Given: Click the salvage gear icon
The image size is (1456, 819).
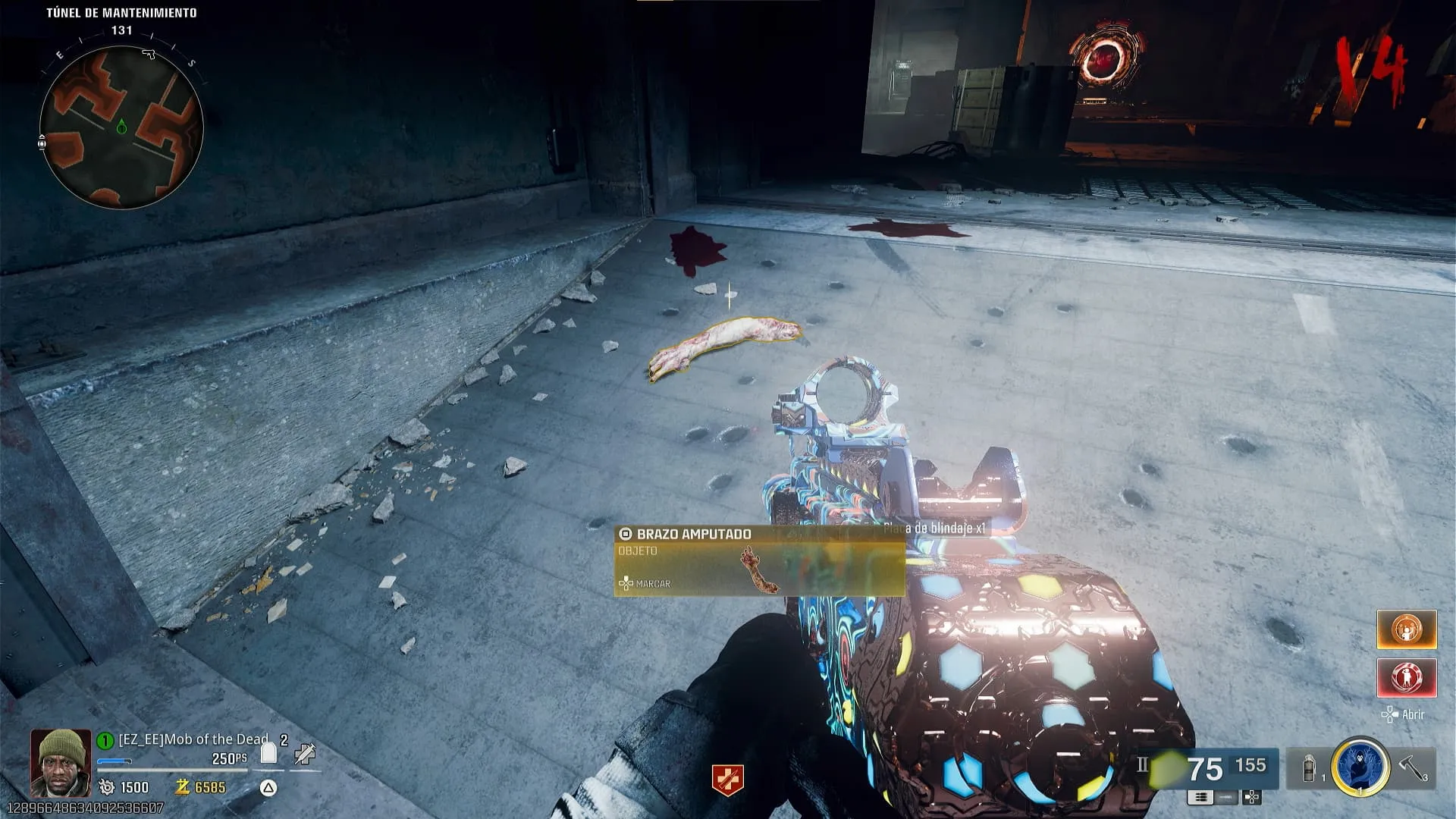Looking at the screenshot, I should tap(107, 787).
